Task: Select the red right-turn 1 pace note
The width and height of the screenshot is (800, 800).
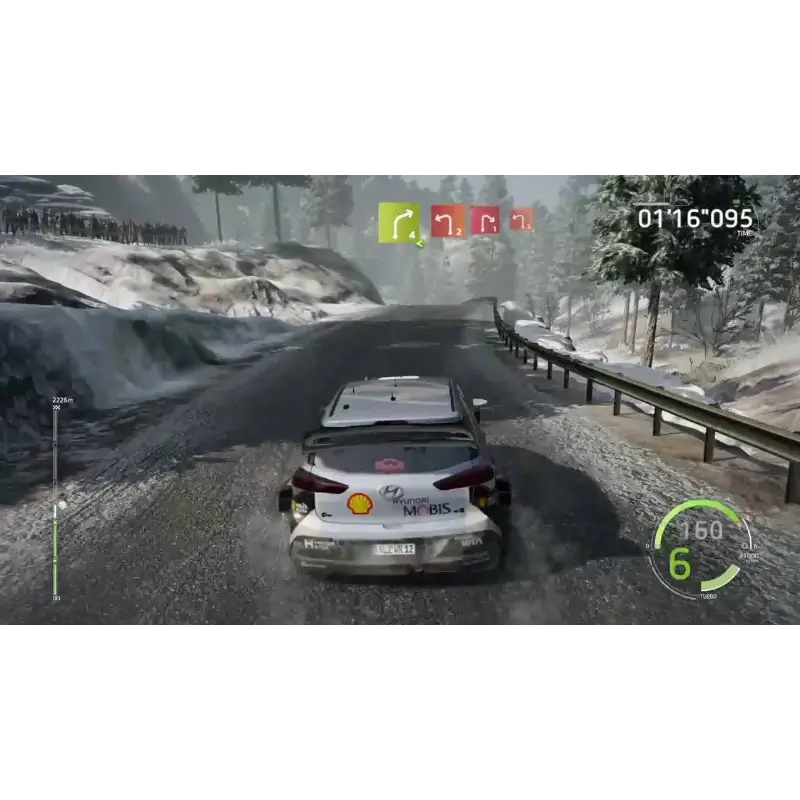Action: [x=485, y=220]
